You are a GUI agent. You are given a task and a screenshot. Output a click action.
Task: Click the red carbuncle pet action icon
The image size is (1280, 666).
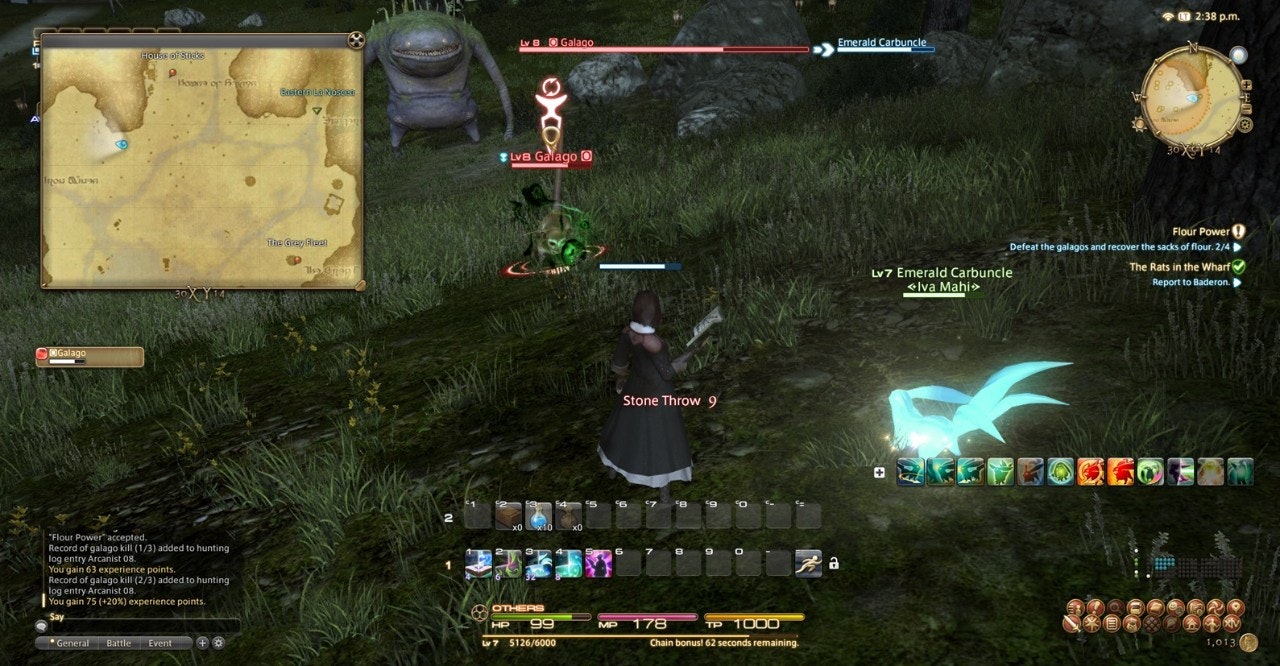click(x=1090, y=471)
